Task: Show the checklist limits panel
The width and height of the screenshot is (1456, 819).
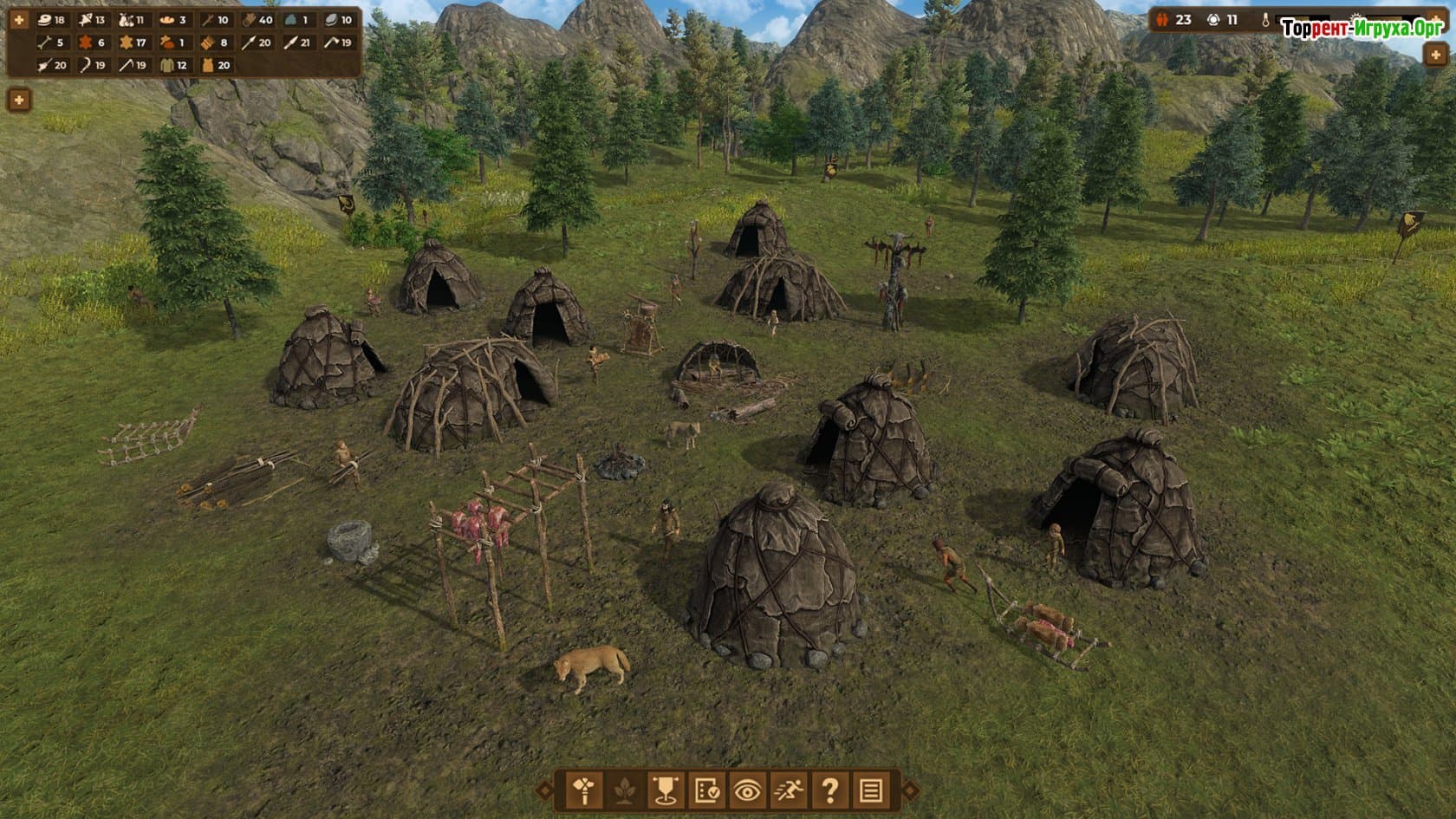Action: 705,790
